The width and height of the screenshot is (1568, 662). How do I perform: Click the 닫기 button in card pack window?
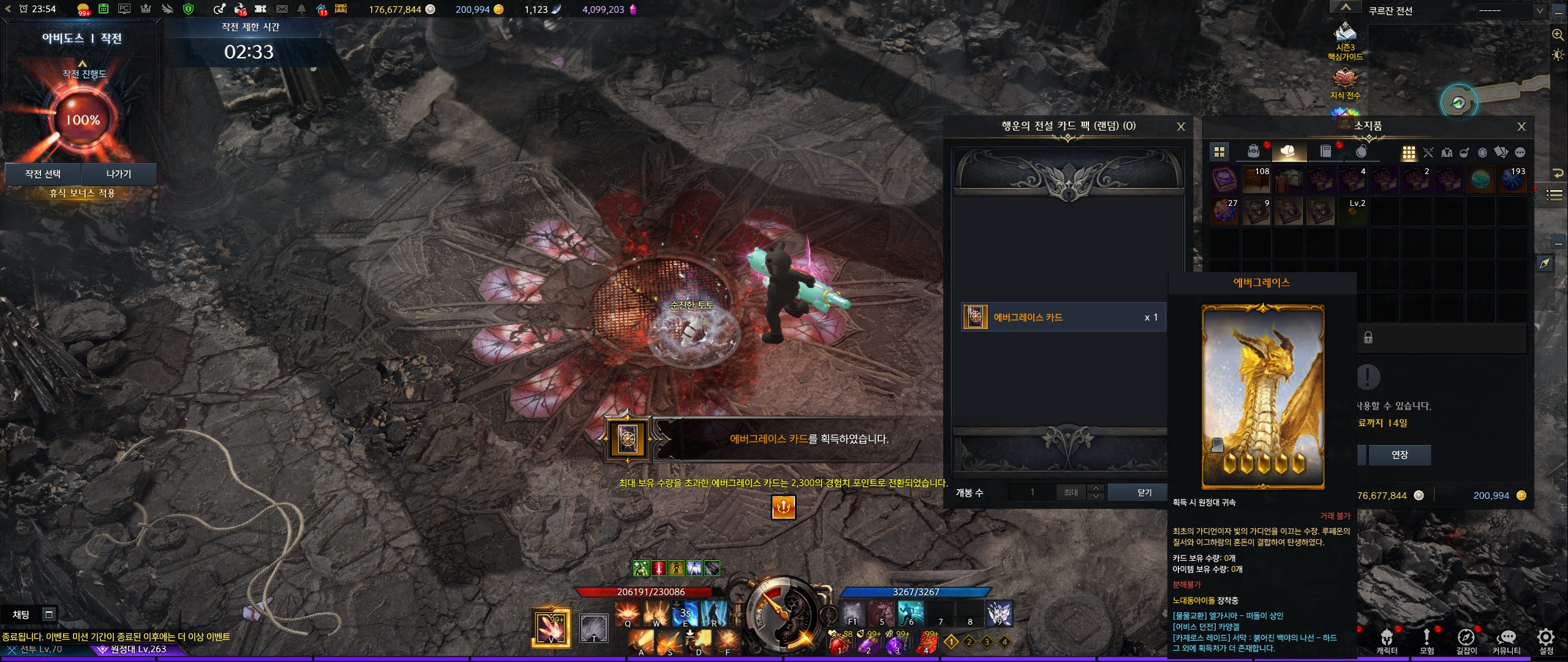pos(1144,492)
